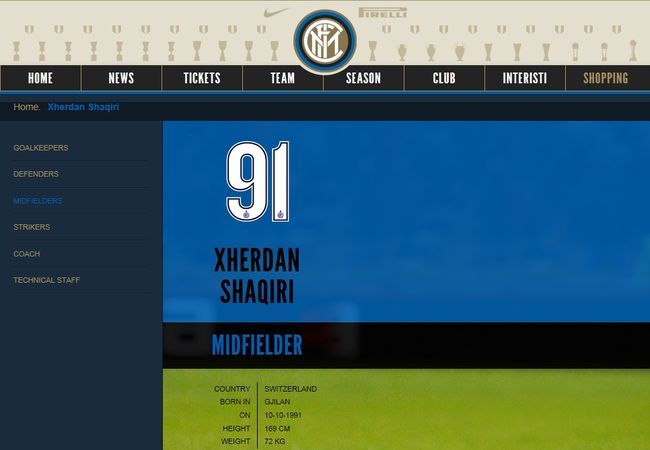The image size is (650, 450).
Task: Open the Tickets page
Action: [202, 78]
